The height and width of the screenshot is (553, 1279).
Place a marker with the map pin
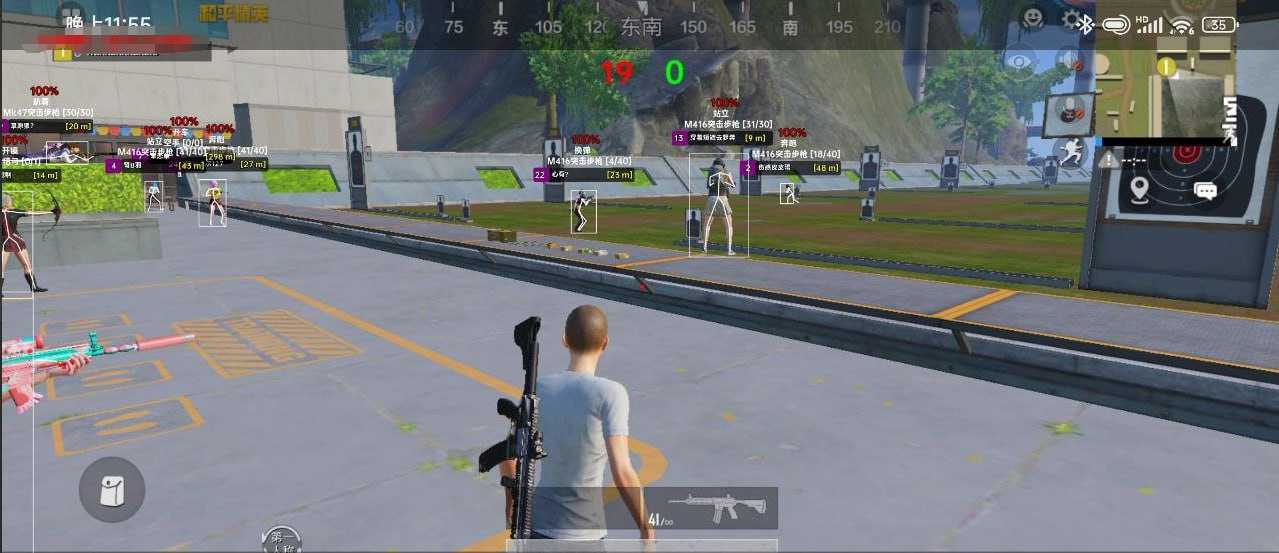pyautogui.click(x=1139, y=188)
